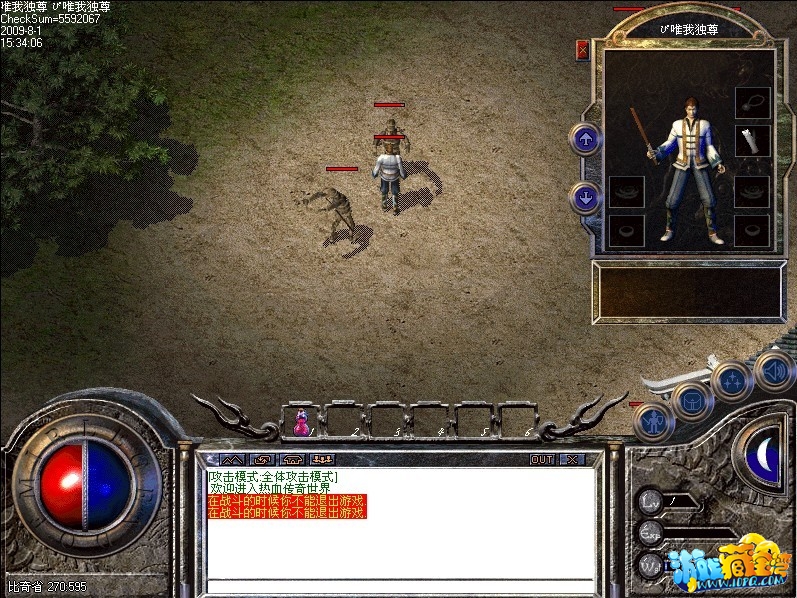Click the OUT button above chat
Image resolution: width=797 pixels, height=598 pixels.
coord(541,459)
